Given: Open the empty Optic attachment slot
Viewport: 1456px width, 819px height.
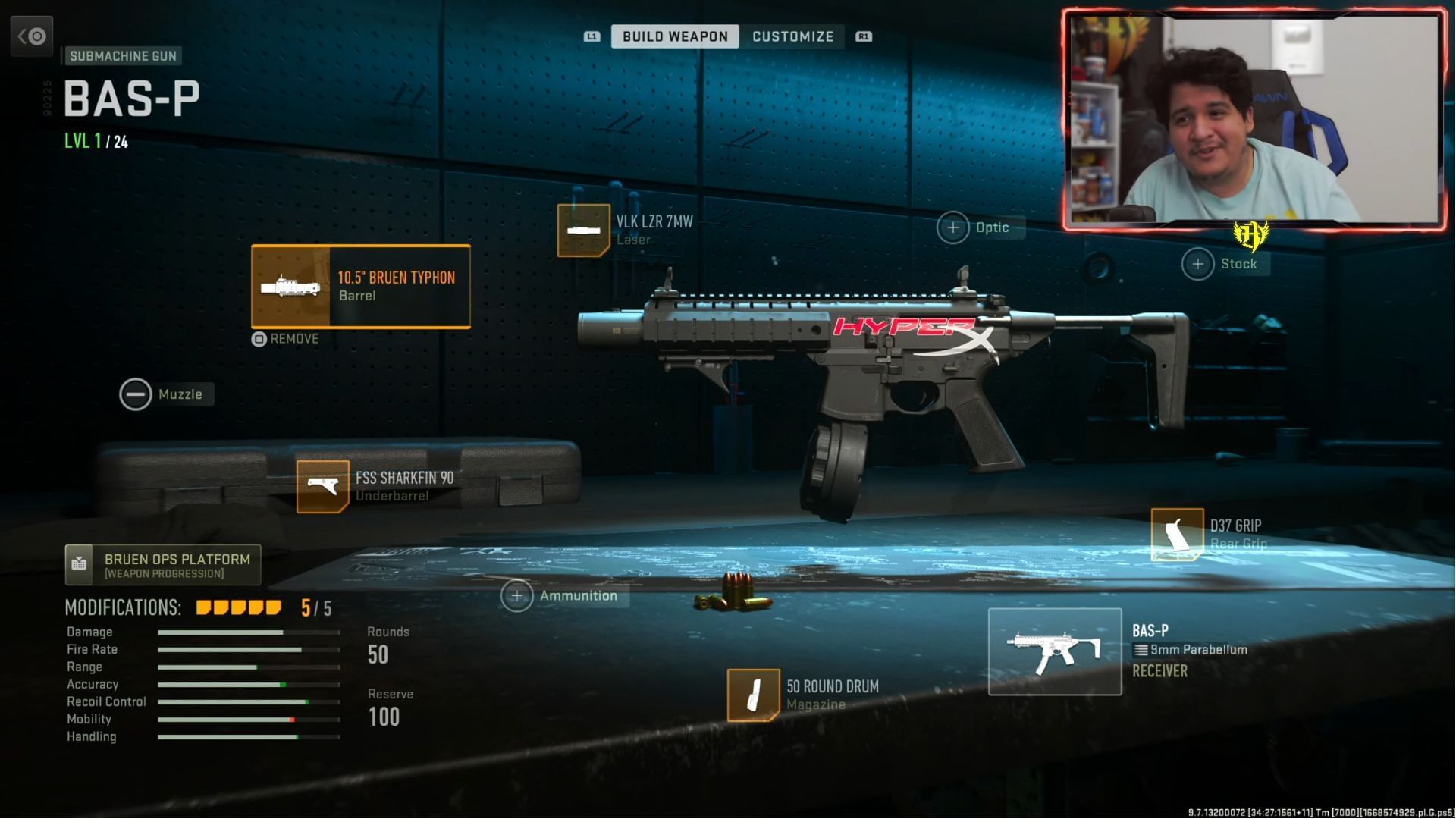Looking at the screenshot, I should (953, 227).
